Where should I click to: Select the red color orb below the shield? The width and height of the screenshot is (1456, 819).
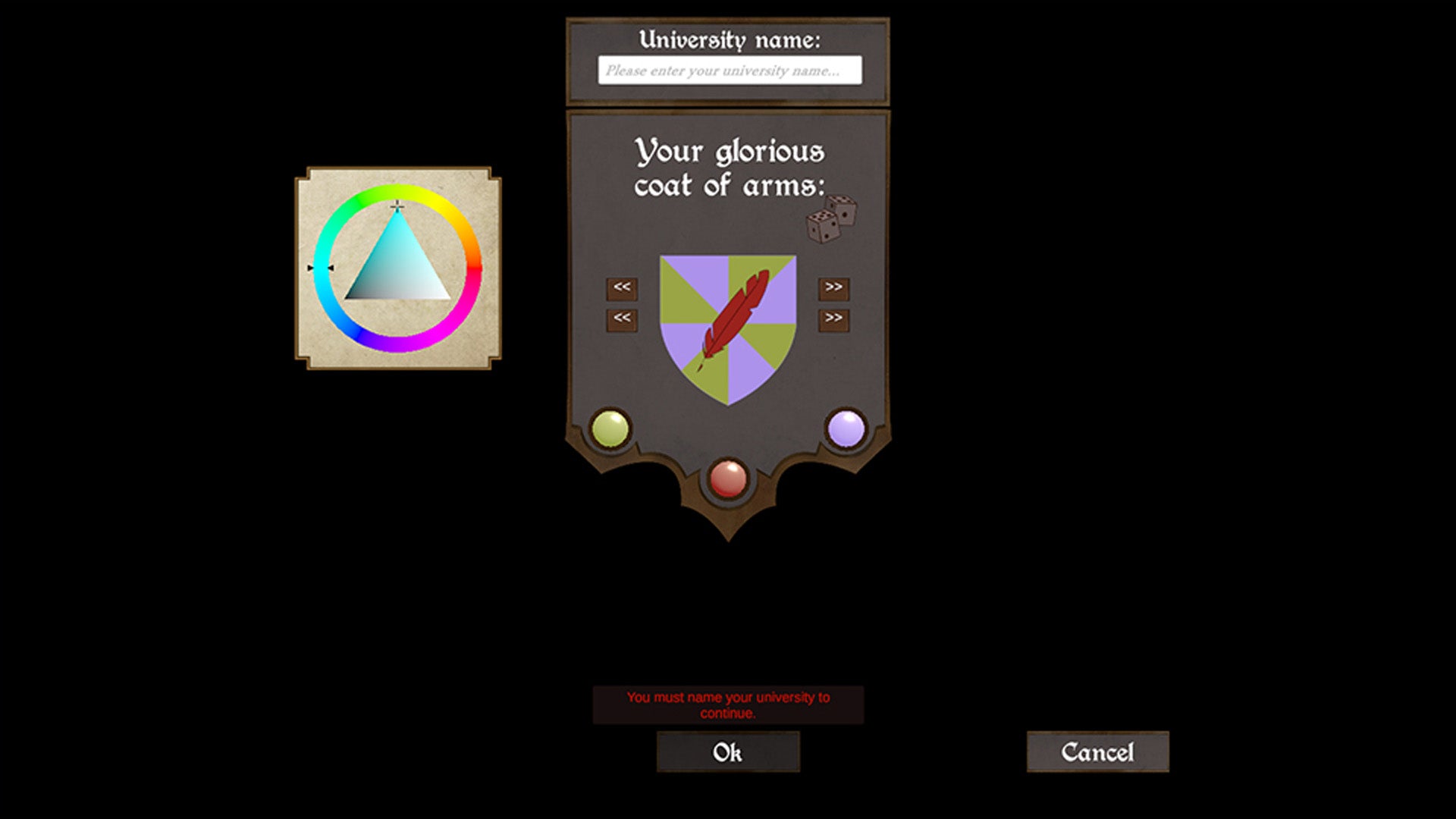coord(726,479)
